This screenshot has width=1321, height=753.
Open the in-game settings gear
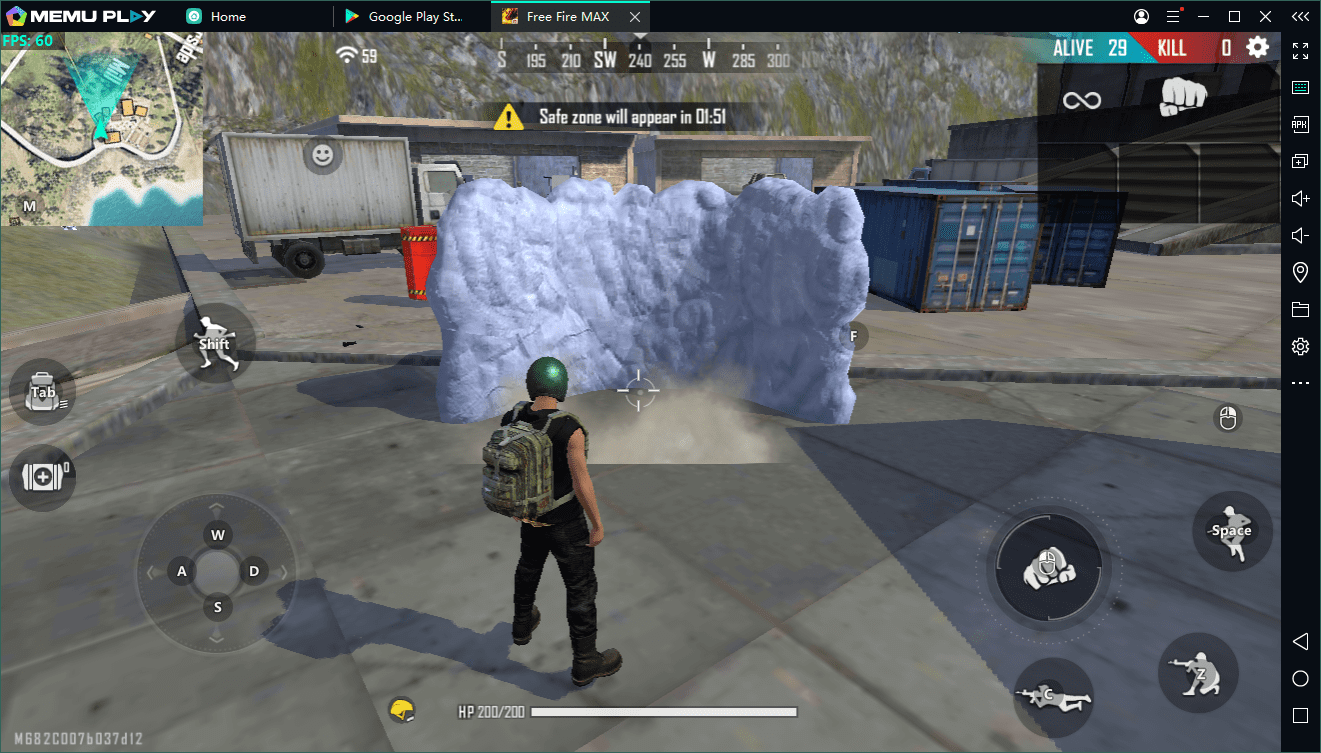[x=1257, y=46]
